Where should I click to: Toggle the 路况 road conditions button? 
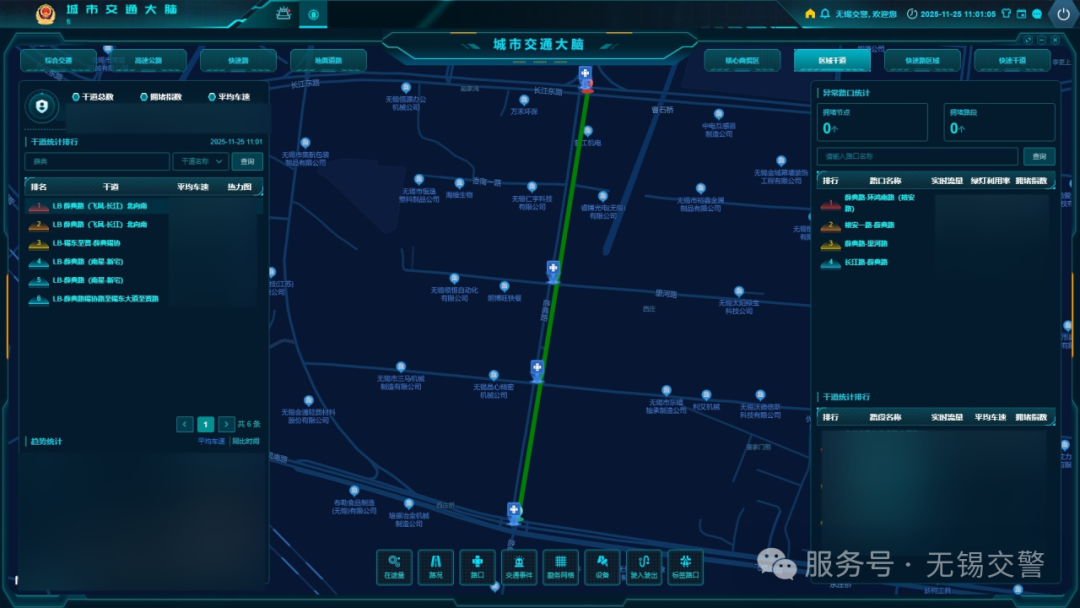[435, 567]
